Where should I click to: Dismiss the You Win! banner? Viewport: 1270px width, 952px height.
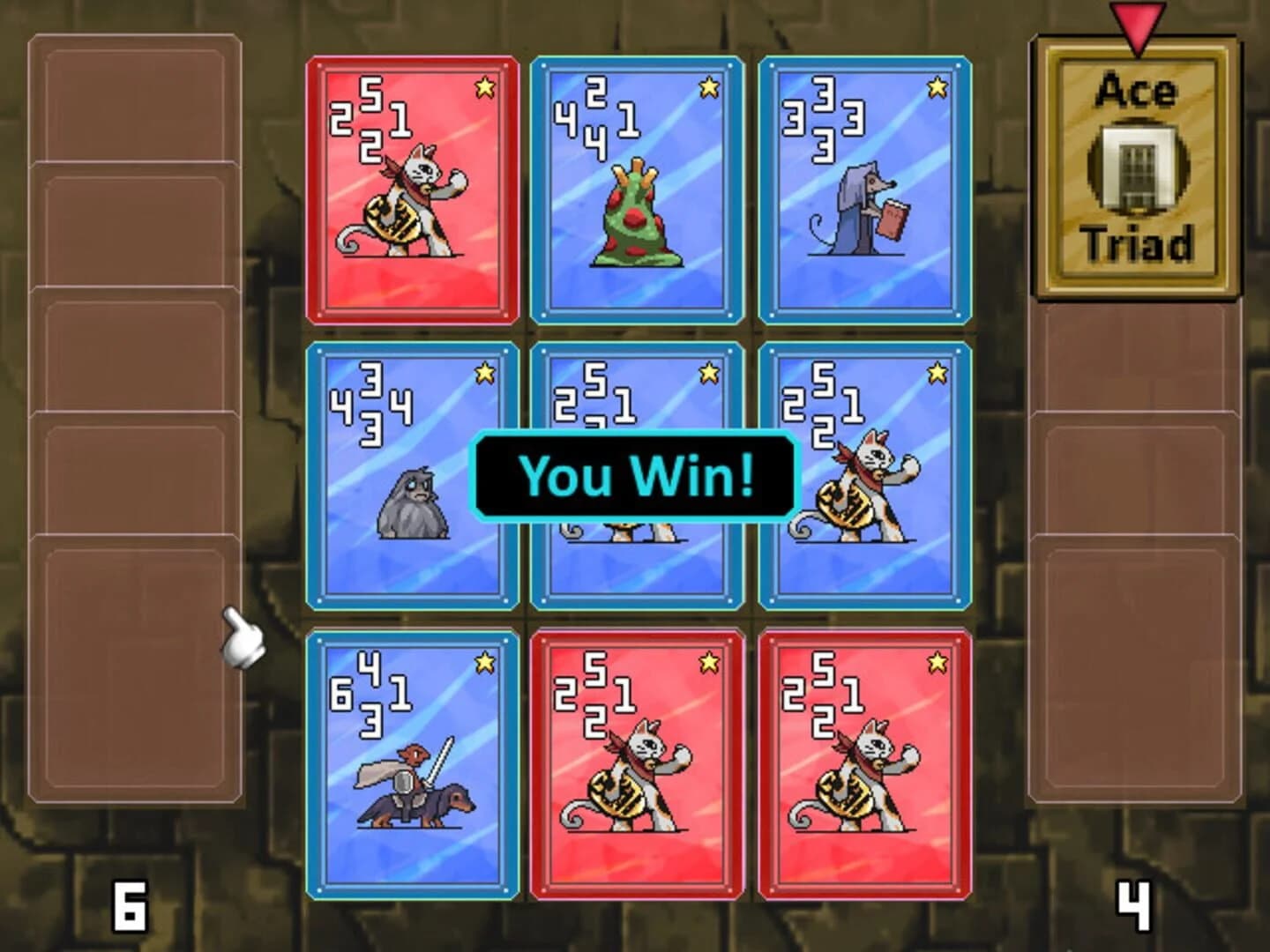[x=635, y=476]
